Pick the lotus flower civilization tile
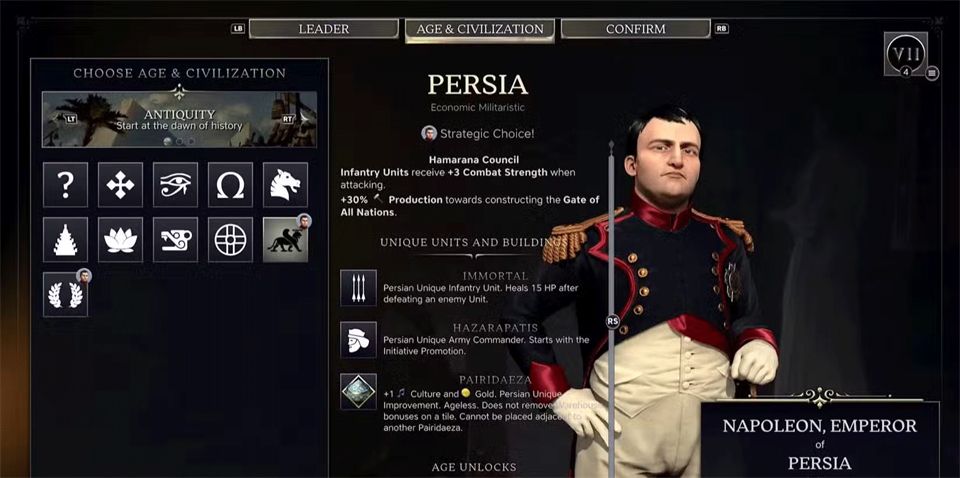 coord(120,240)
